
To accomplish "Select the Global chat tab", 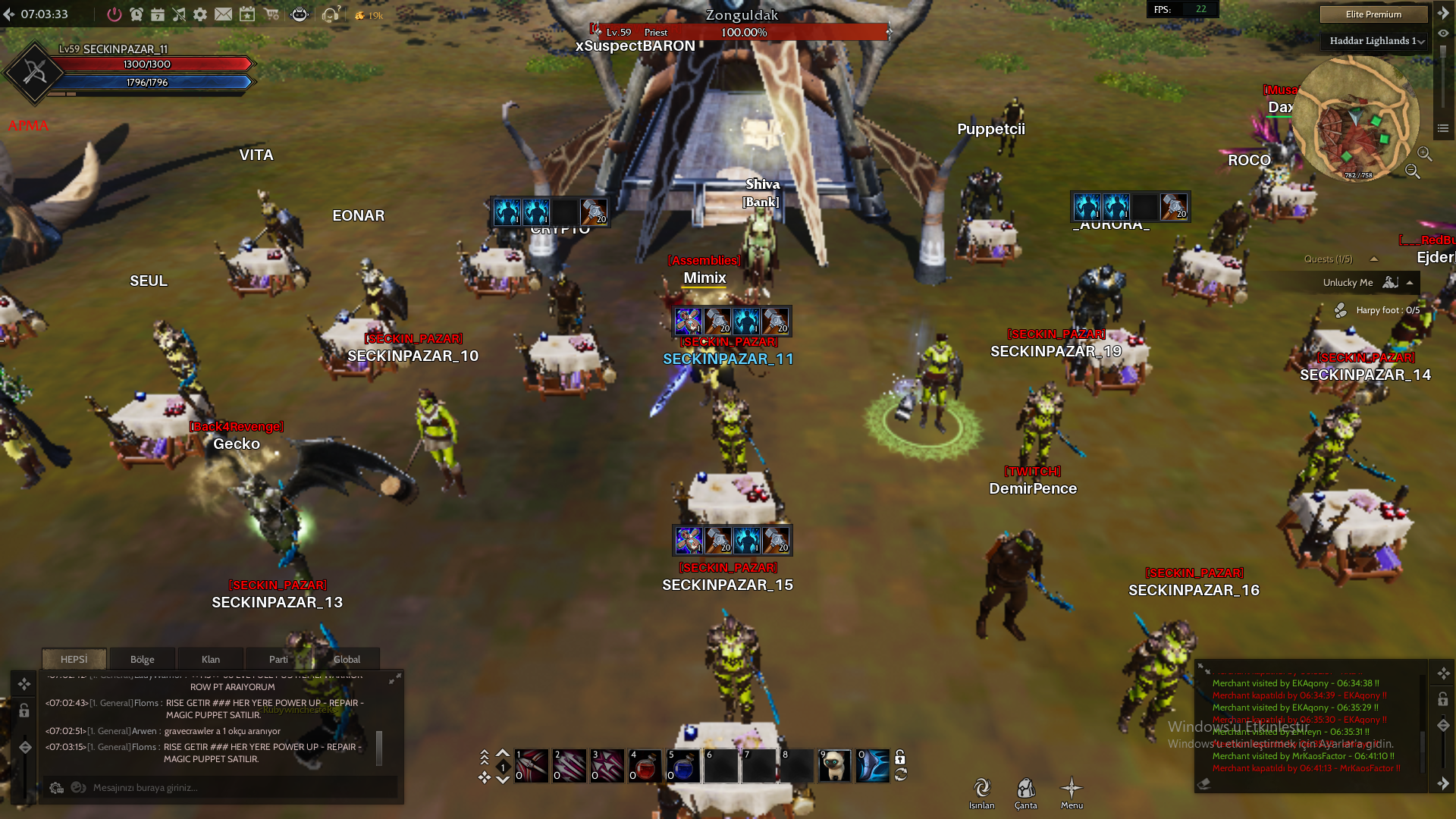I will 347,659.
